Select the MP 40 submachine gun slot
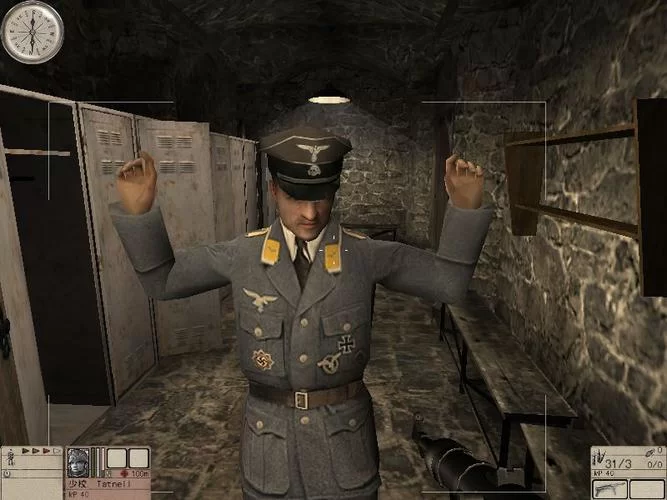 (610, 487)
